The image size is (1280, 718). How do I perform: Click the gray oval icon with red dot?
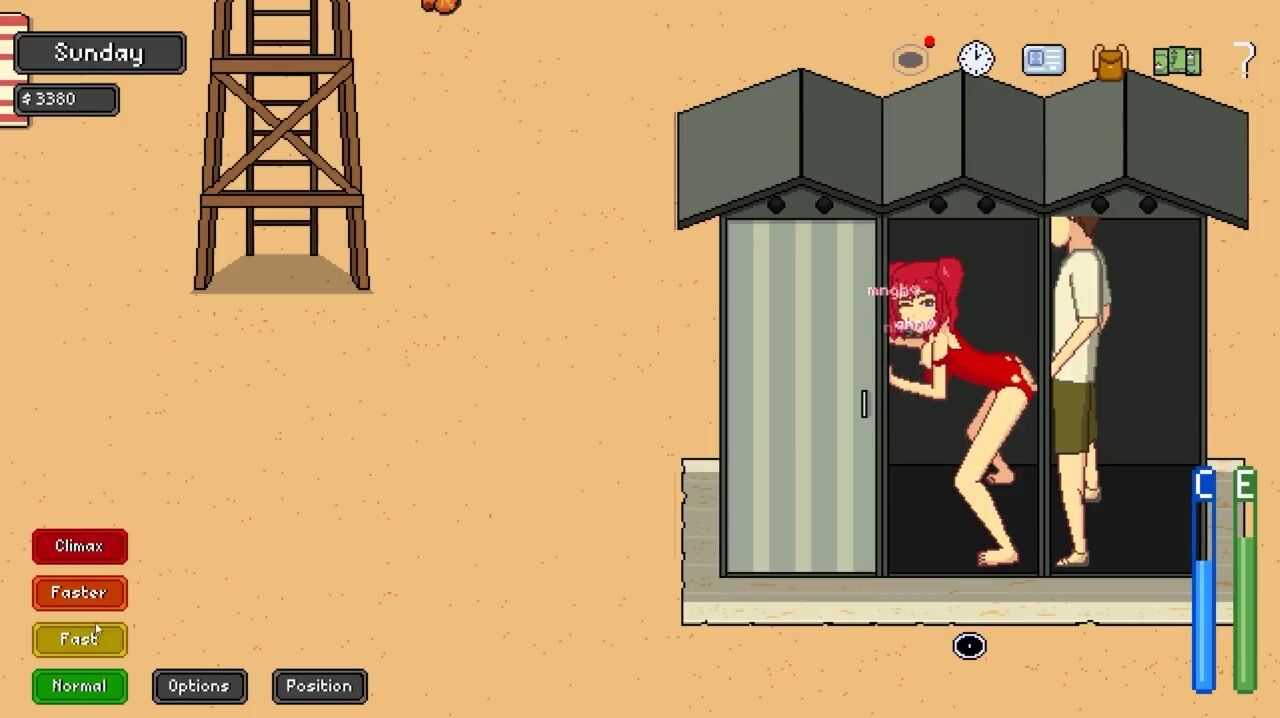[x=911, y=60]
